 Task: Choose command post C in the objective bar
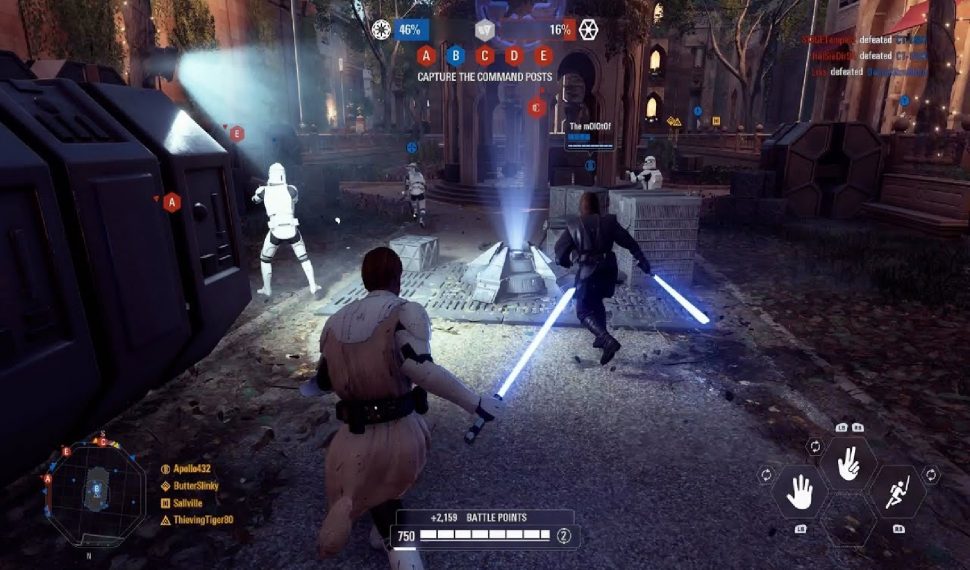point(485,56)
